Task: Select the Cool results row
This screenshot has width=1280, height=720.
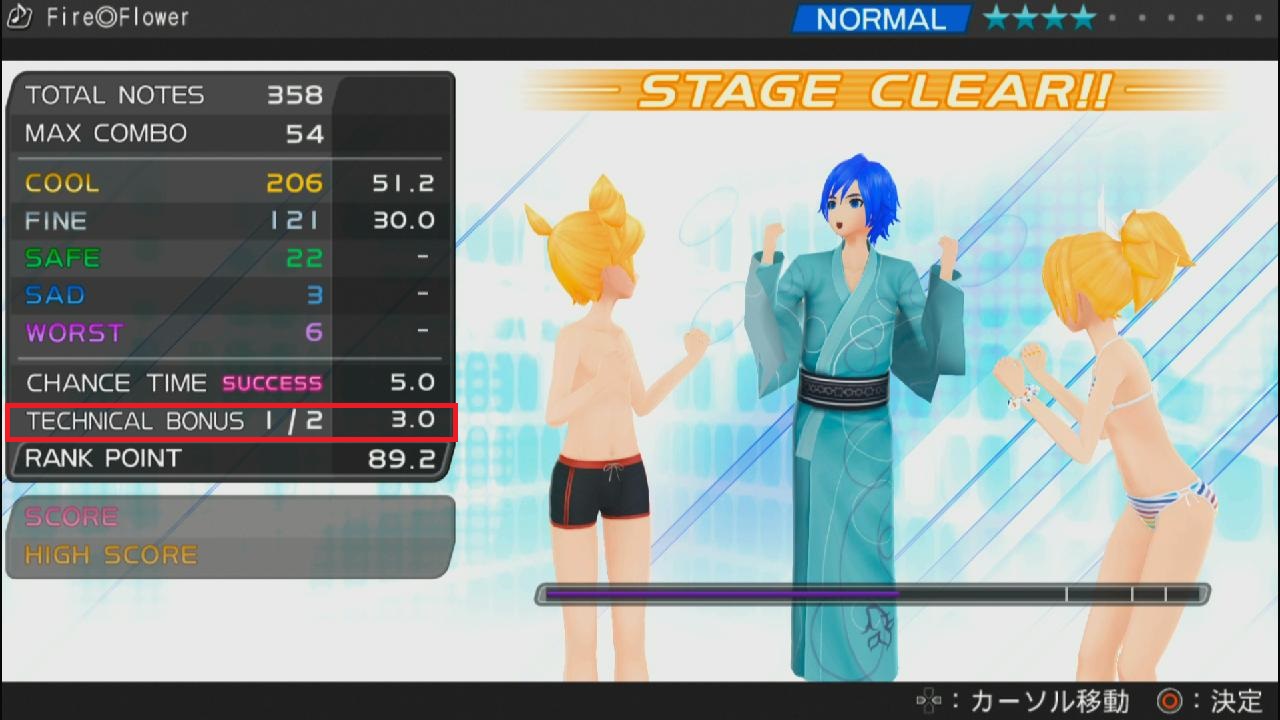Action: (231, 183)
